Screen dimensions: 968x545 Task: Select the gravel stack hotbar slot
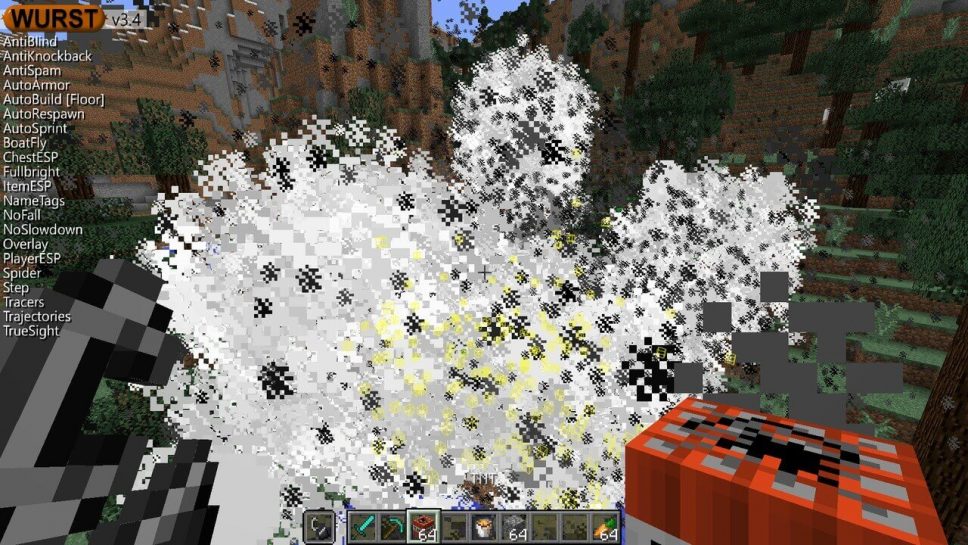click(513, 526)
